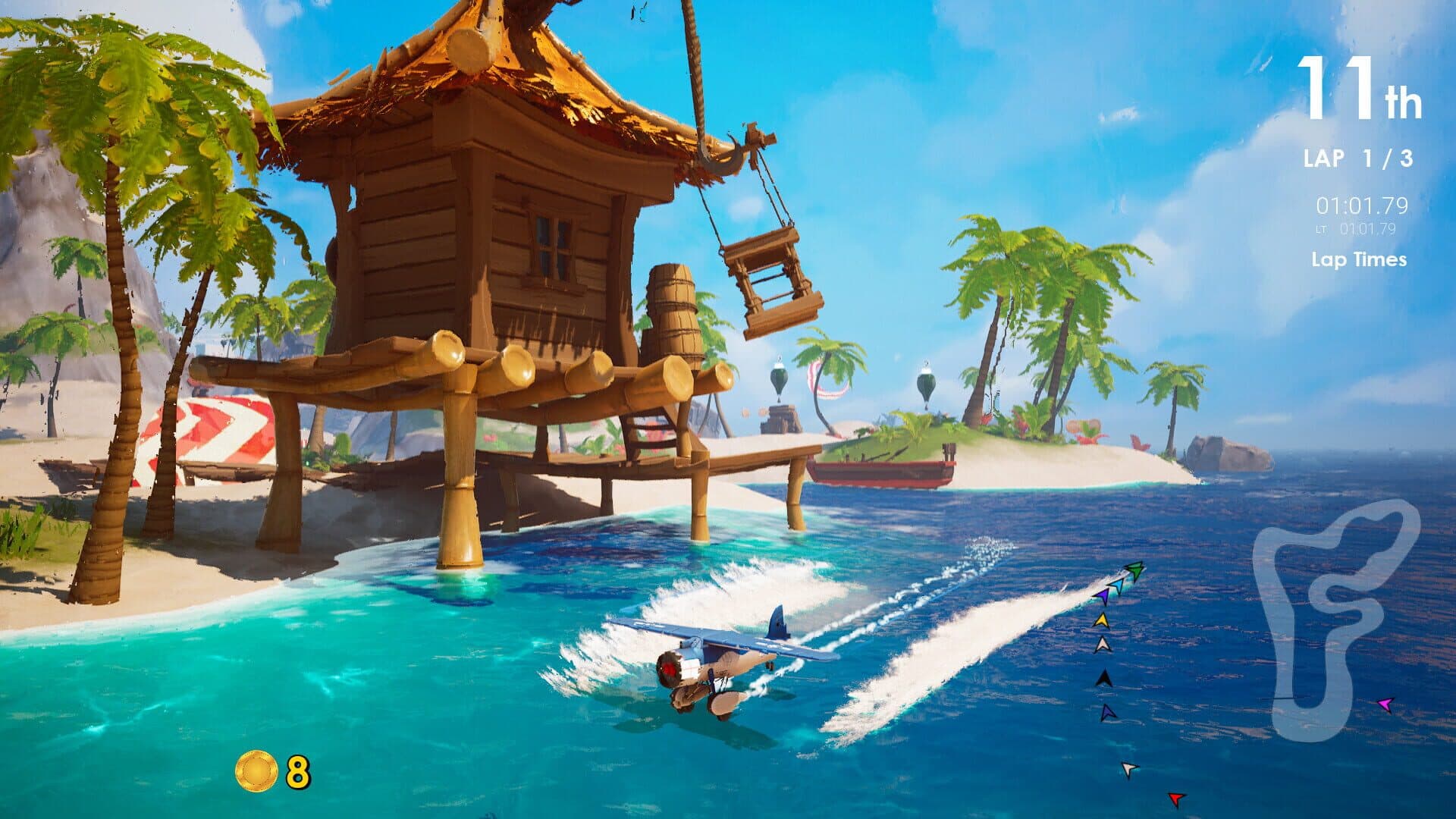Select the cyan racer arrow on the minimap
The width and height of the screenshot is (1456, 819).
tap(1118, 585)
